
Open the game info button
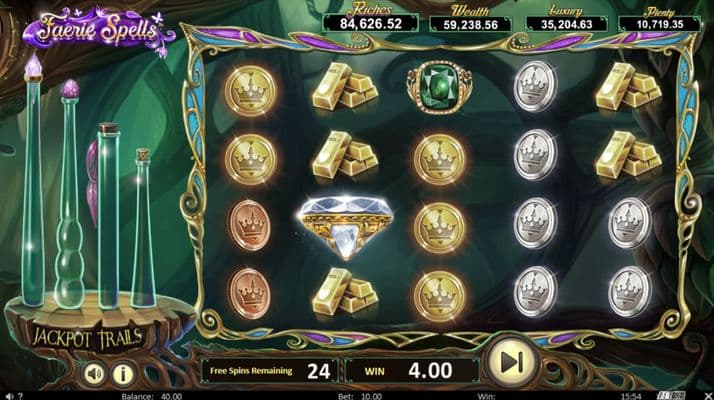coord(124,374)
